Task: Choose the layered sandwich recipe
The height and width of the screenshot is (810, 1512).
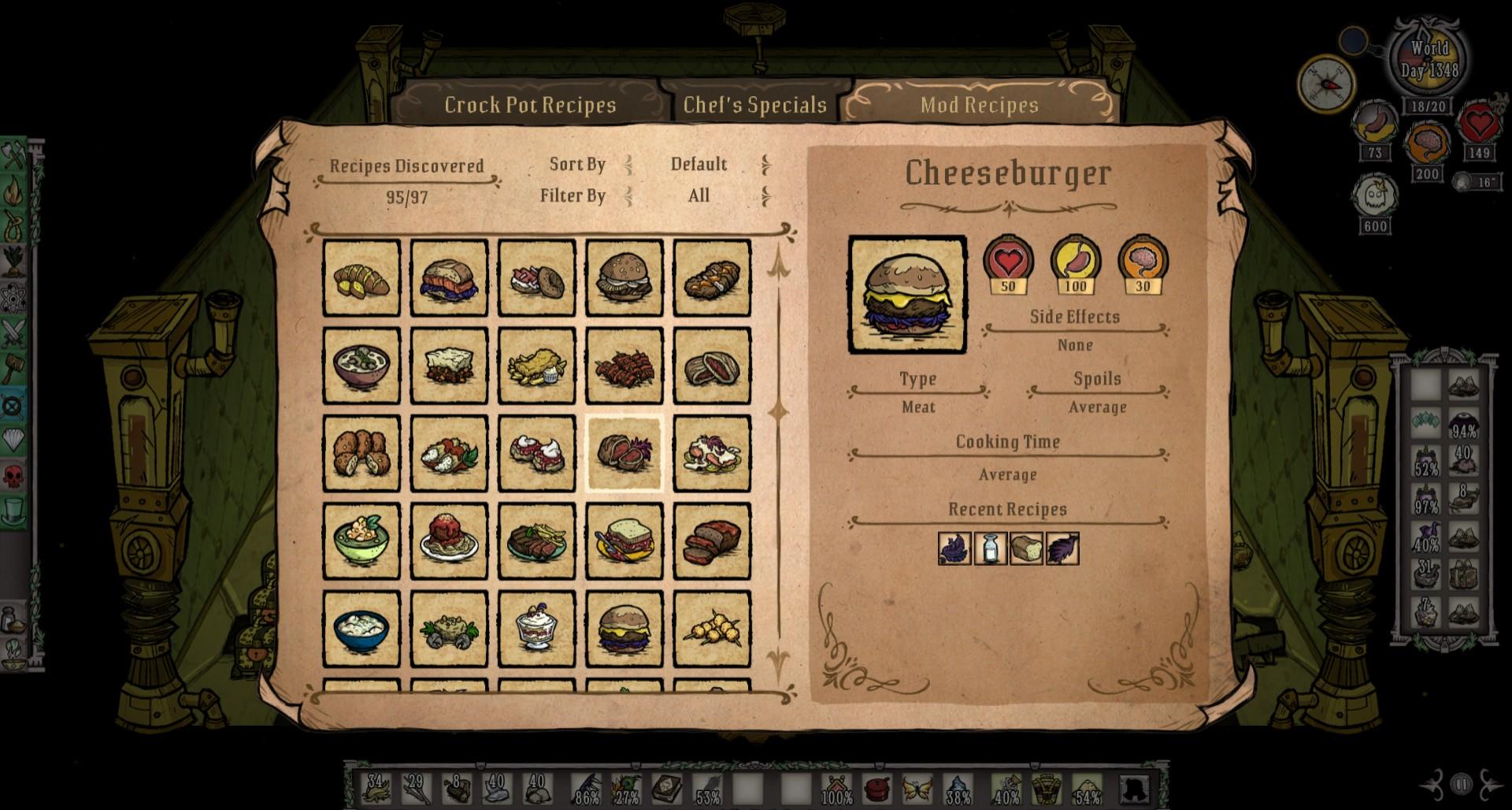Action: (x=624, y=541)
